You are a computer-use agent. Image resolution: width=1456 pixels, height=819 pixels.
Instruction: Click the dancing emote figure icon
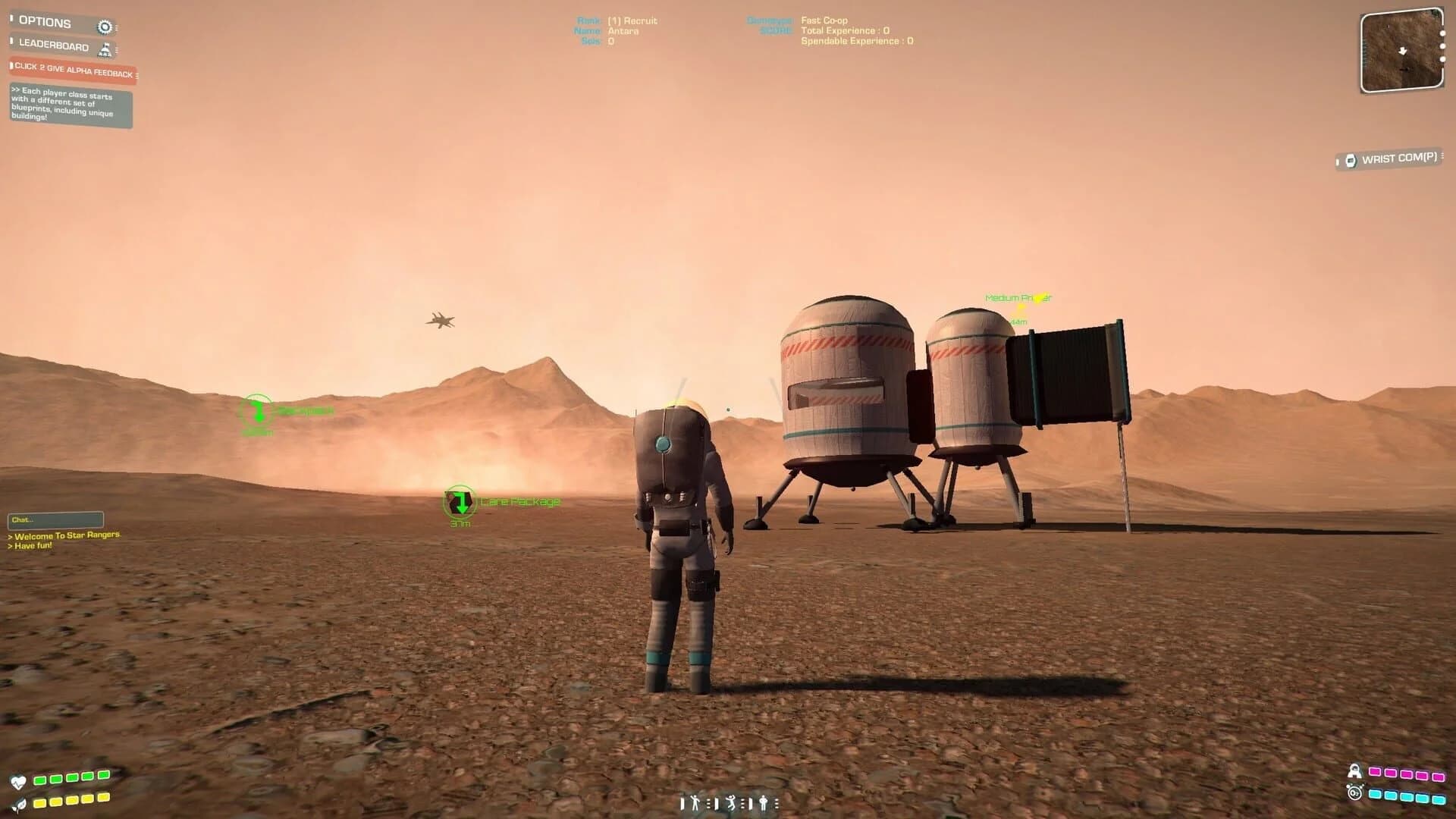click(x=731, y=803)
